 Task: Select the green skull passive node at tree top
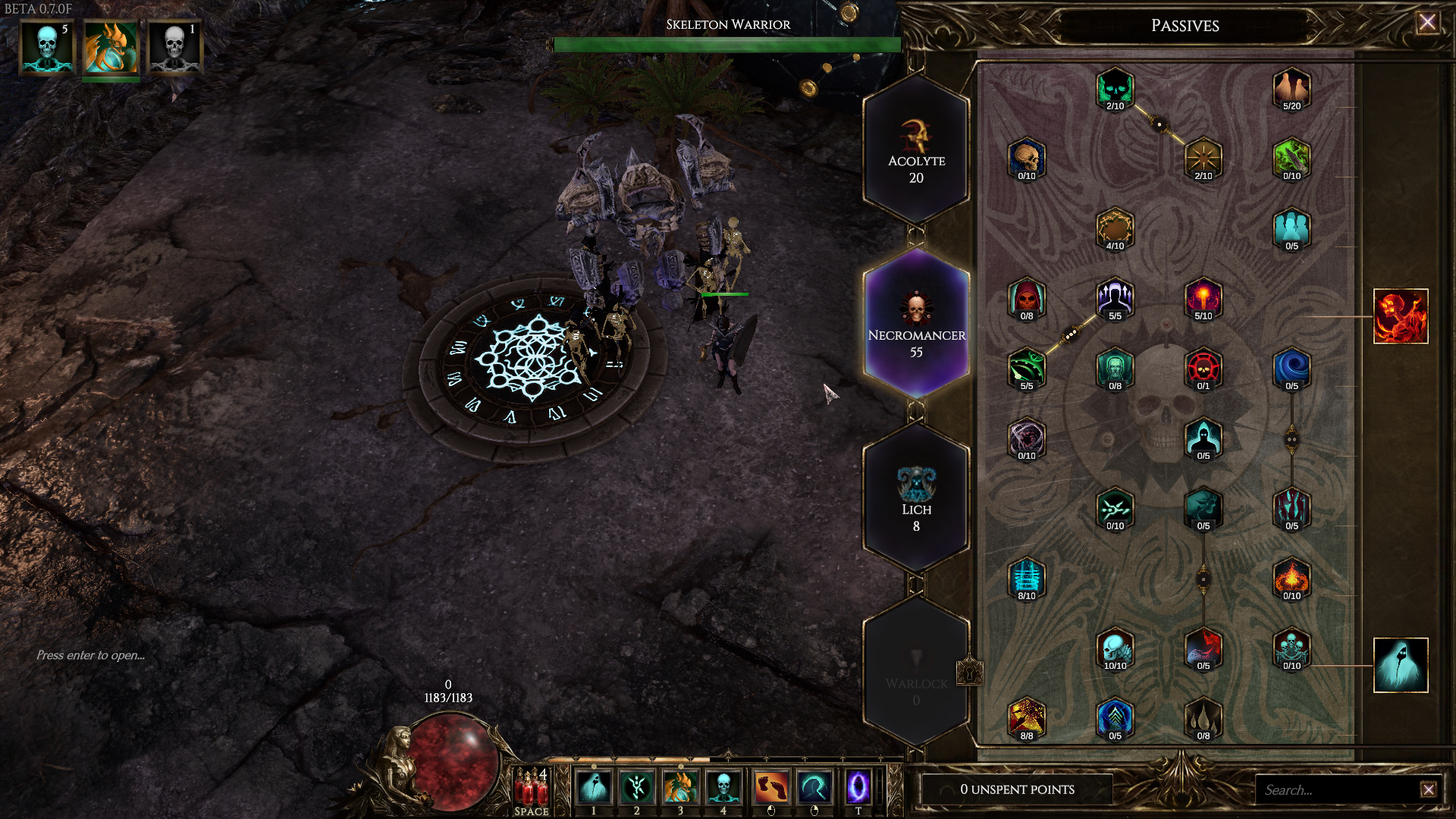point(1115,89)
